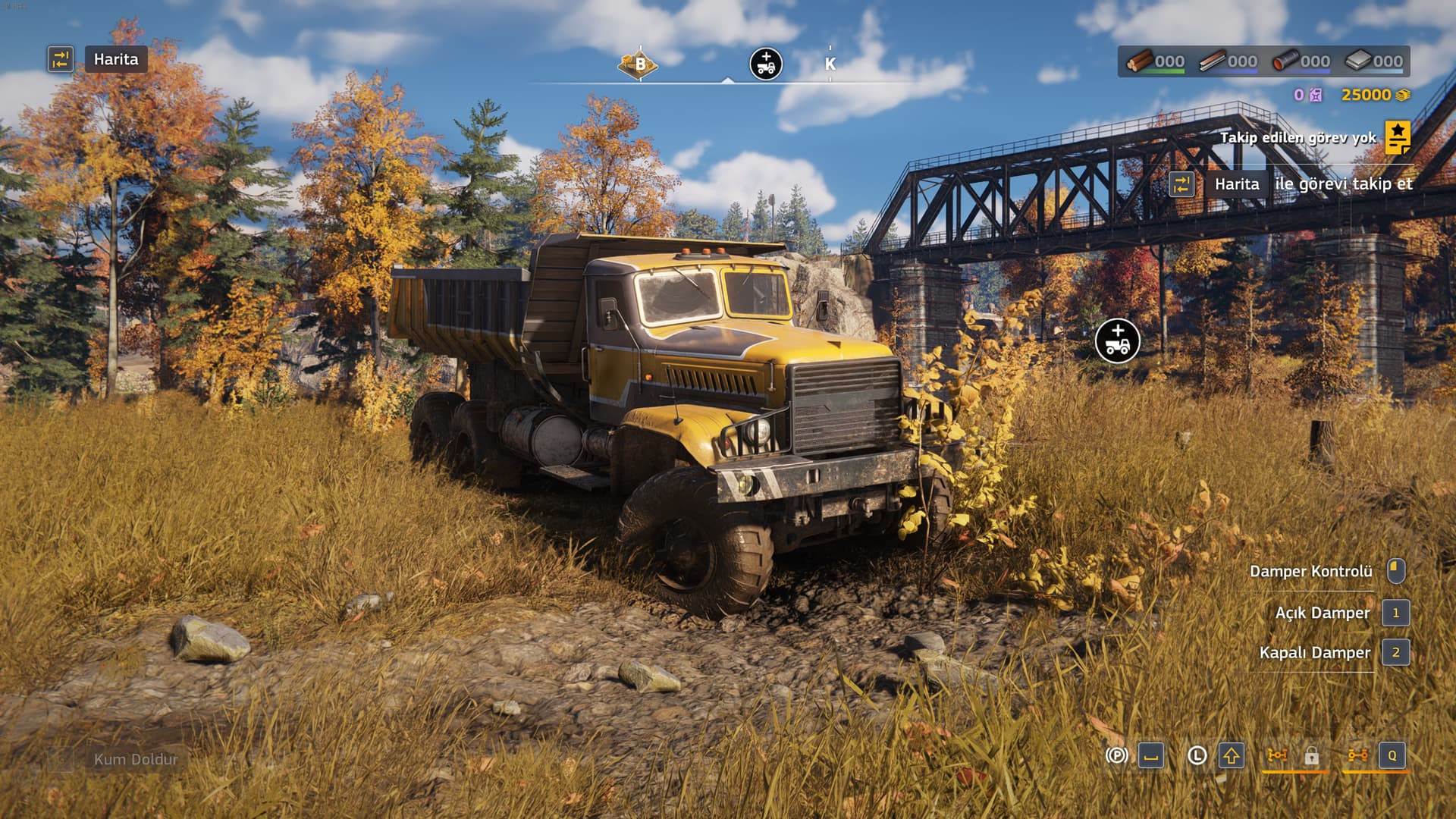The height and width of the screenshot is (819, 1456).
Task: Click the differential lock padlock icon
Action: coord(1311,756)
